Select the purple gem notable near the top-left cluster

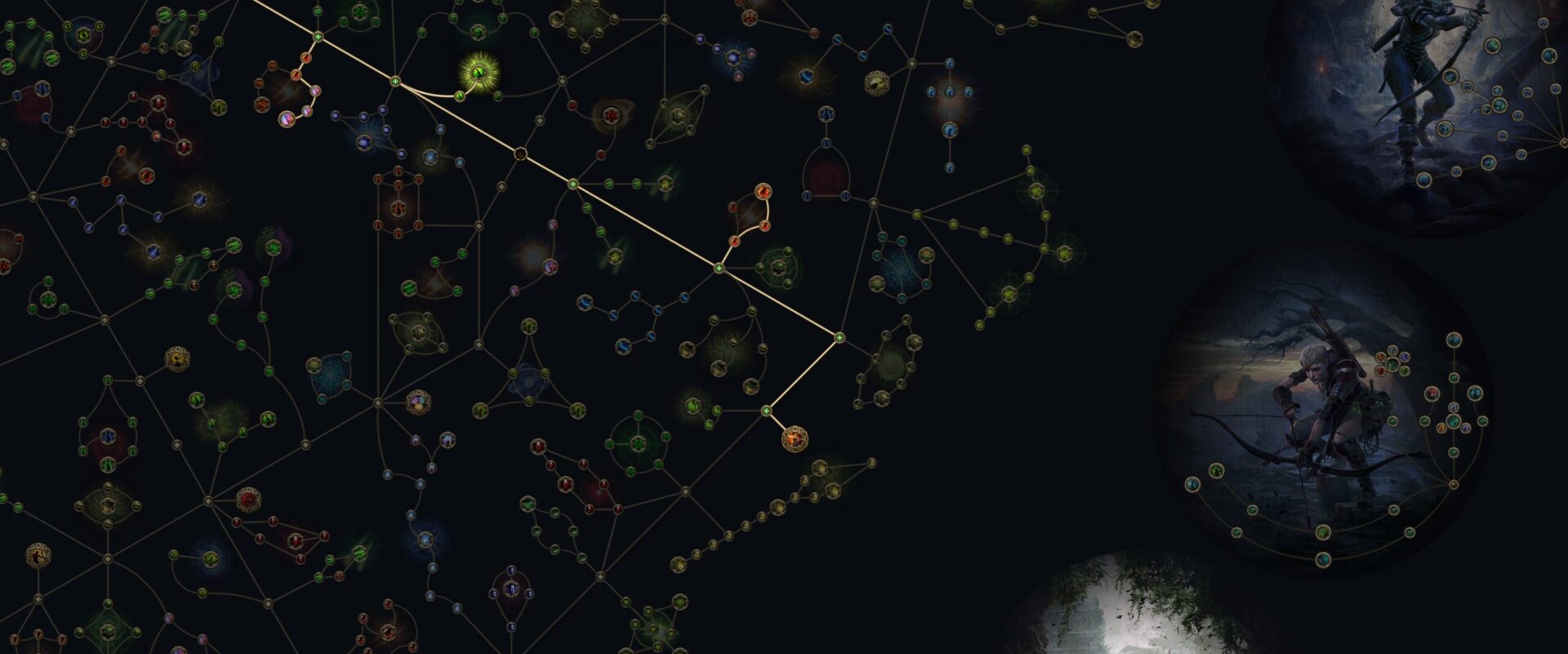tap(287, 119)
